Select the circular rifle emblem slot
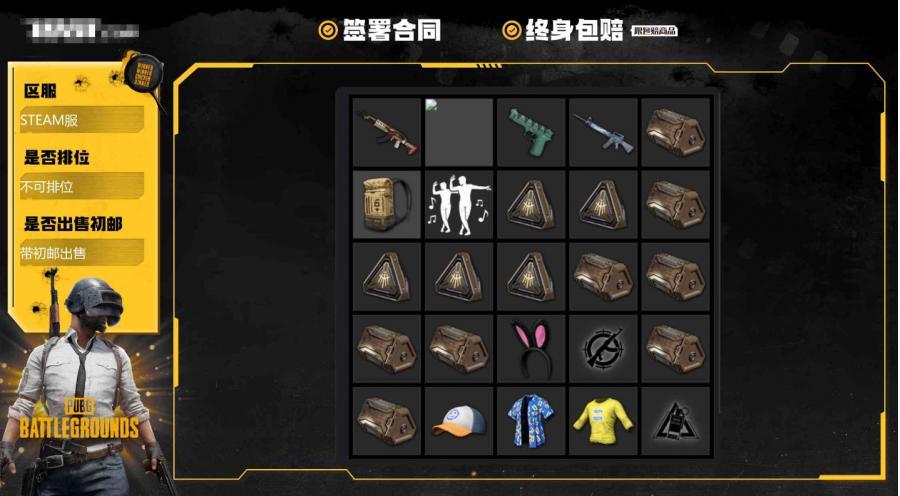Image resolution: width=900 pixels, height=496 pixels. (603, 347)
